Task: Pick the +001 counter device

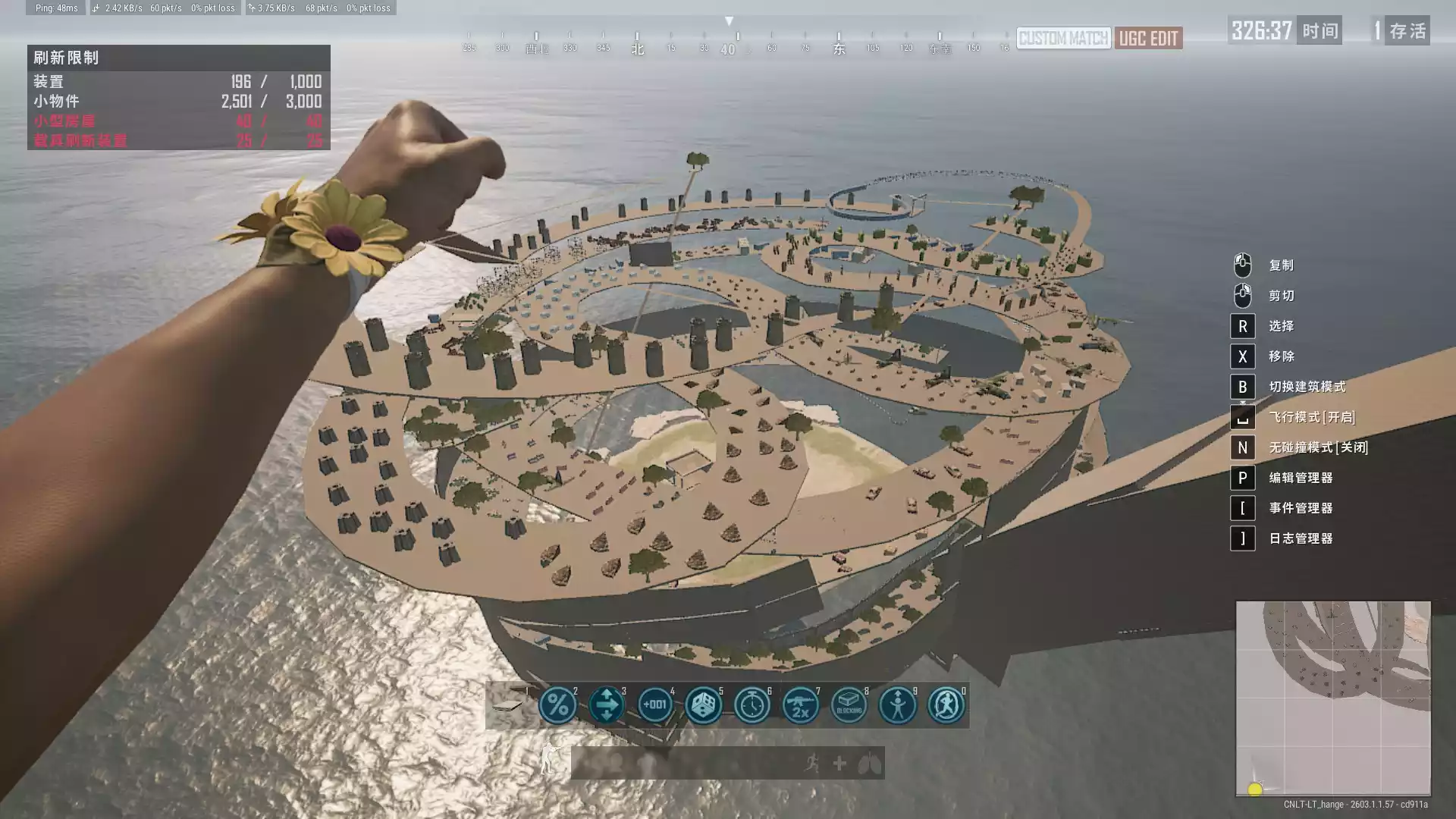Action: (655, 705)
